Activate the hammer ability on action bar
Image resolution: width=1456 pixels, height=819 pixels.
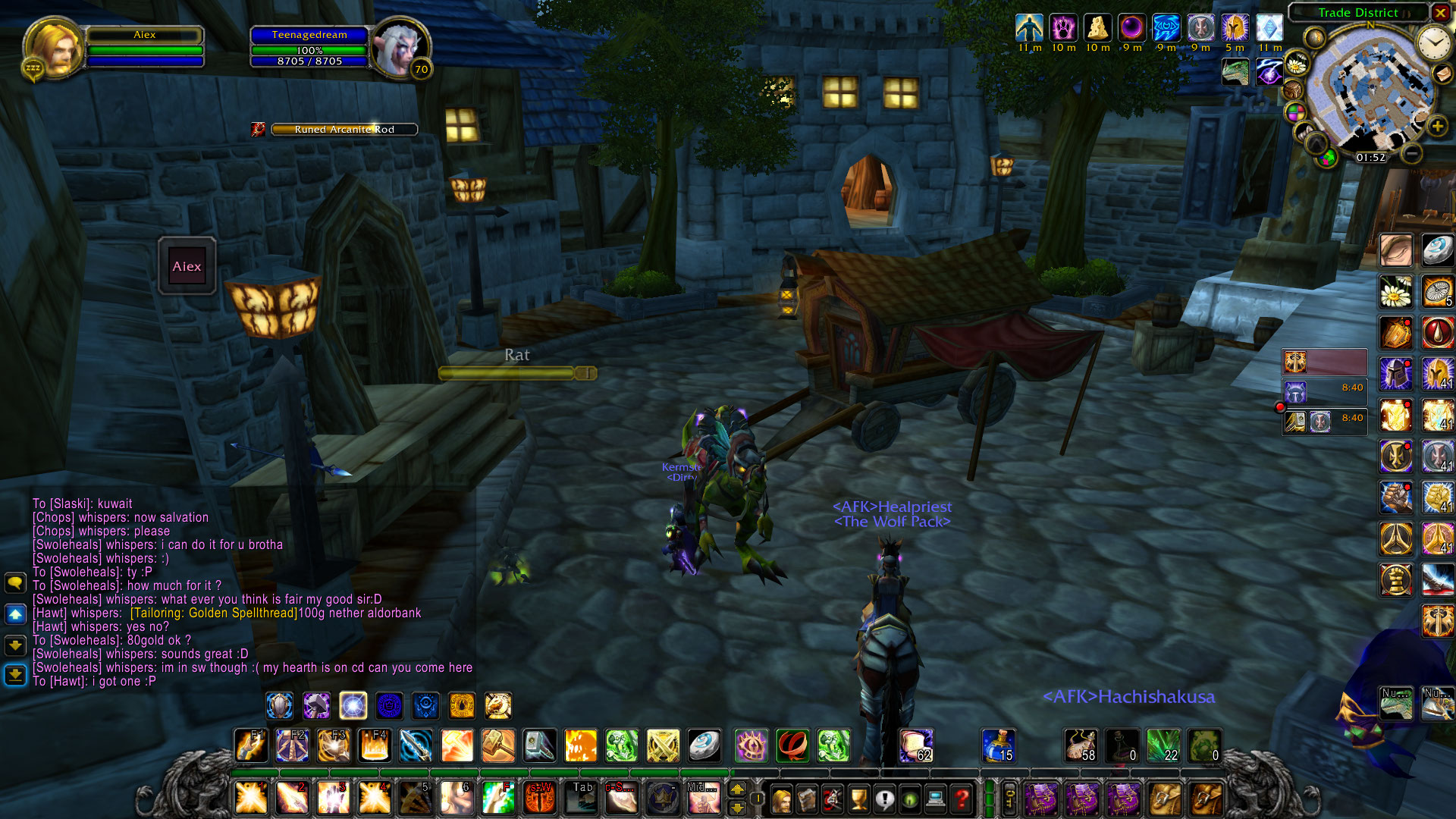tap(498, 746)
